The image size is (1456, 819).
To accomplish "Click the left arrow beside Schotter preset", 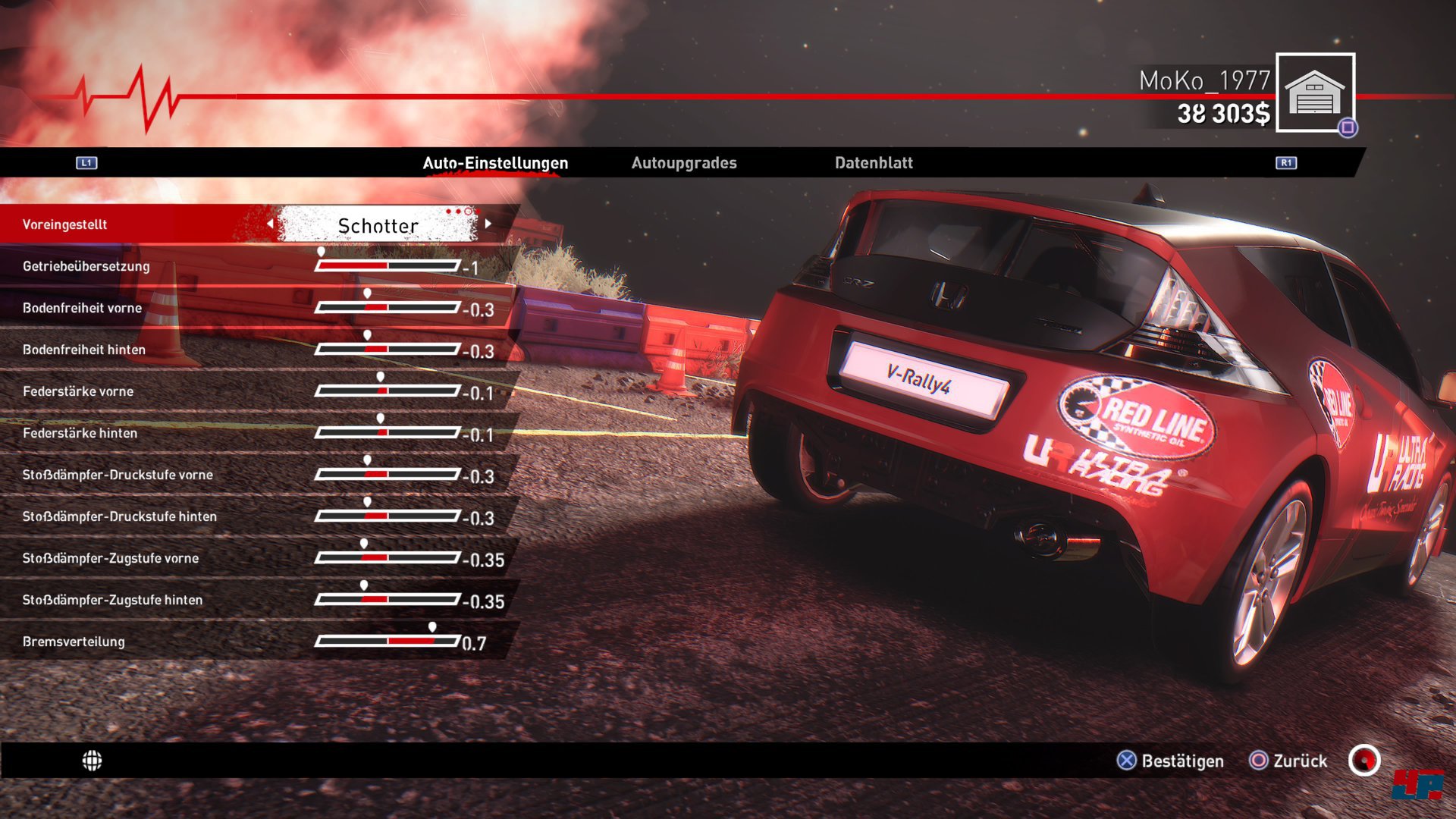I will [270, 224].
